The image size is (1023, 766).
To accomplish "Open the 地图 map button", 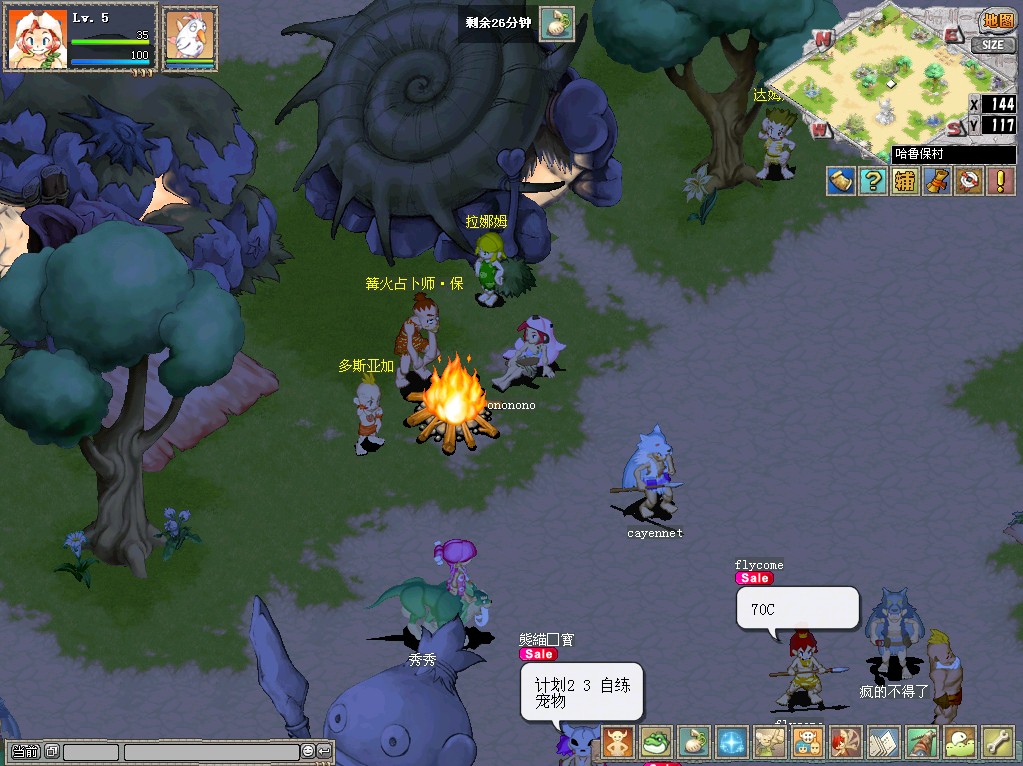I will pyautogui.click(x=996, y=19).
